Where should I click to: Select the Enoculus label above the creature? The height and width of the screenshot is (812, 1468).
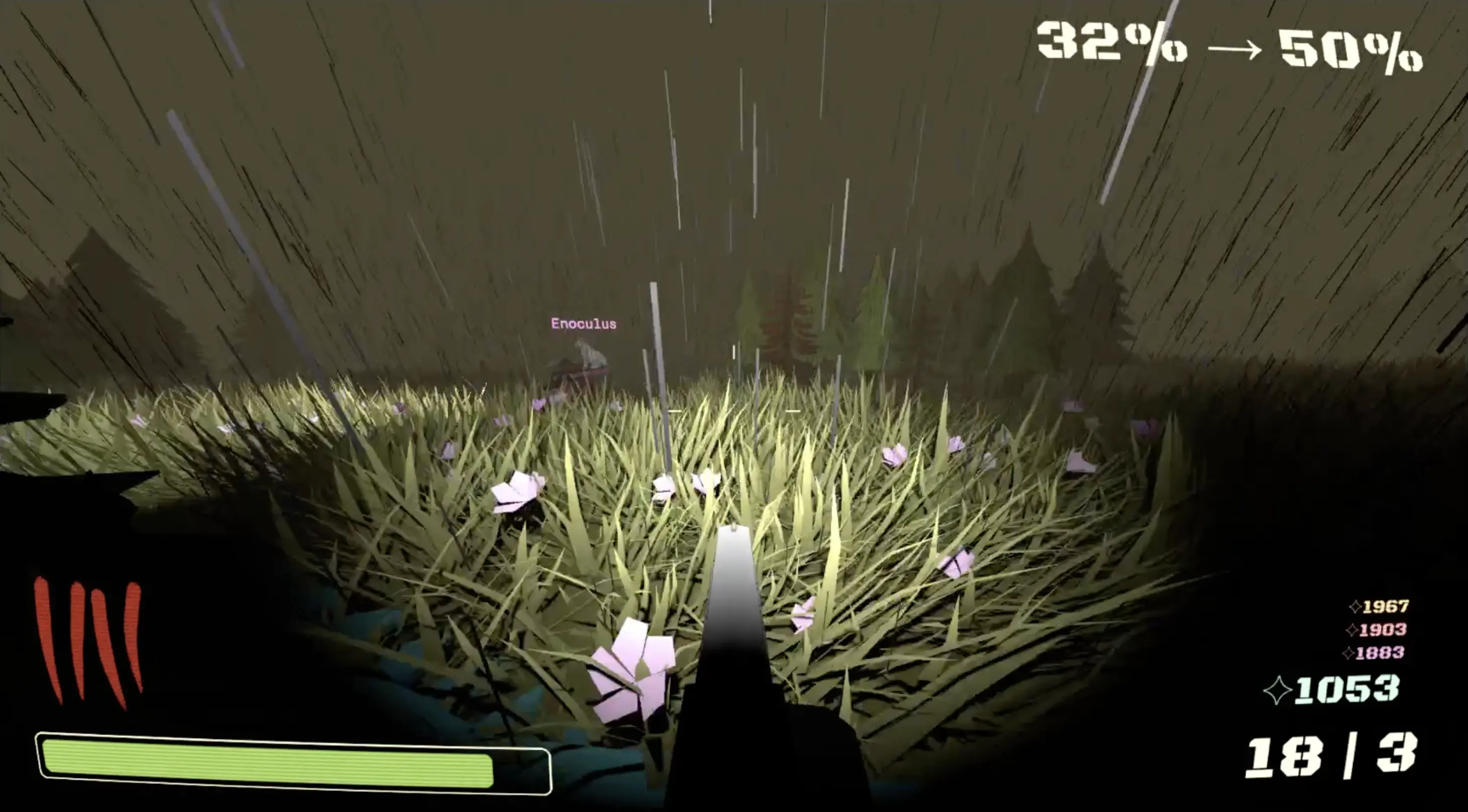[x=583, y=323]
